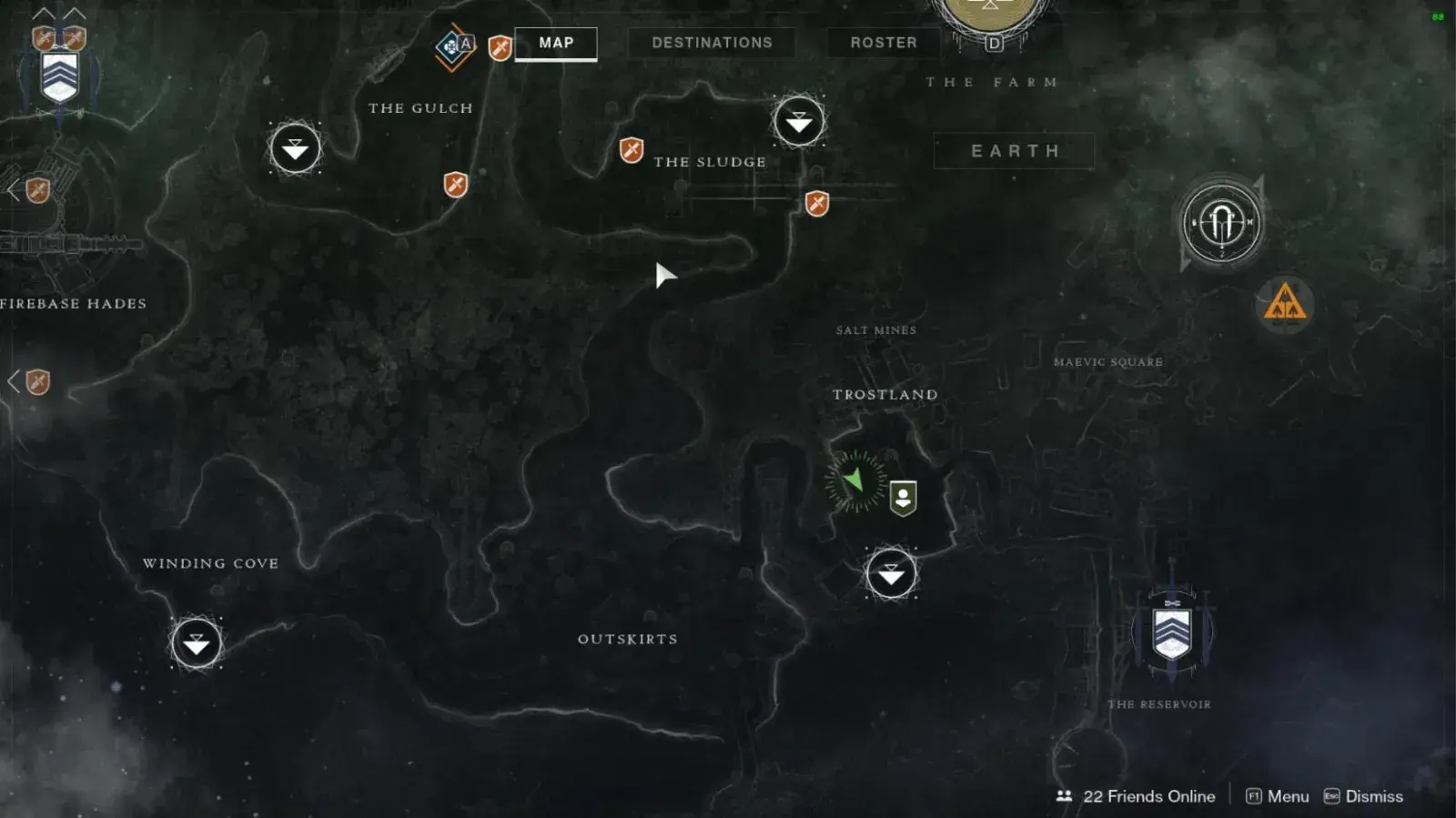Select the landing zone beside The Sludge
1456x818 pixels.
point(798,121)
